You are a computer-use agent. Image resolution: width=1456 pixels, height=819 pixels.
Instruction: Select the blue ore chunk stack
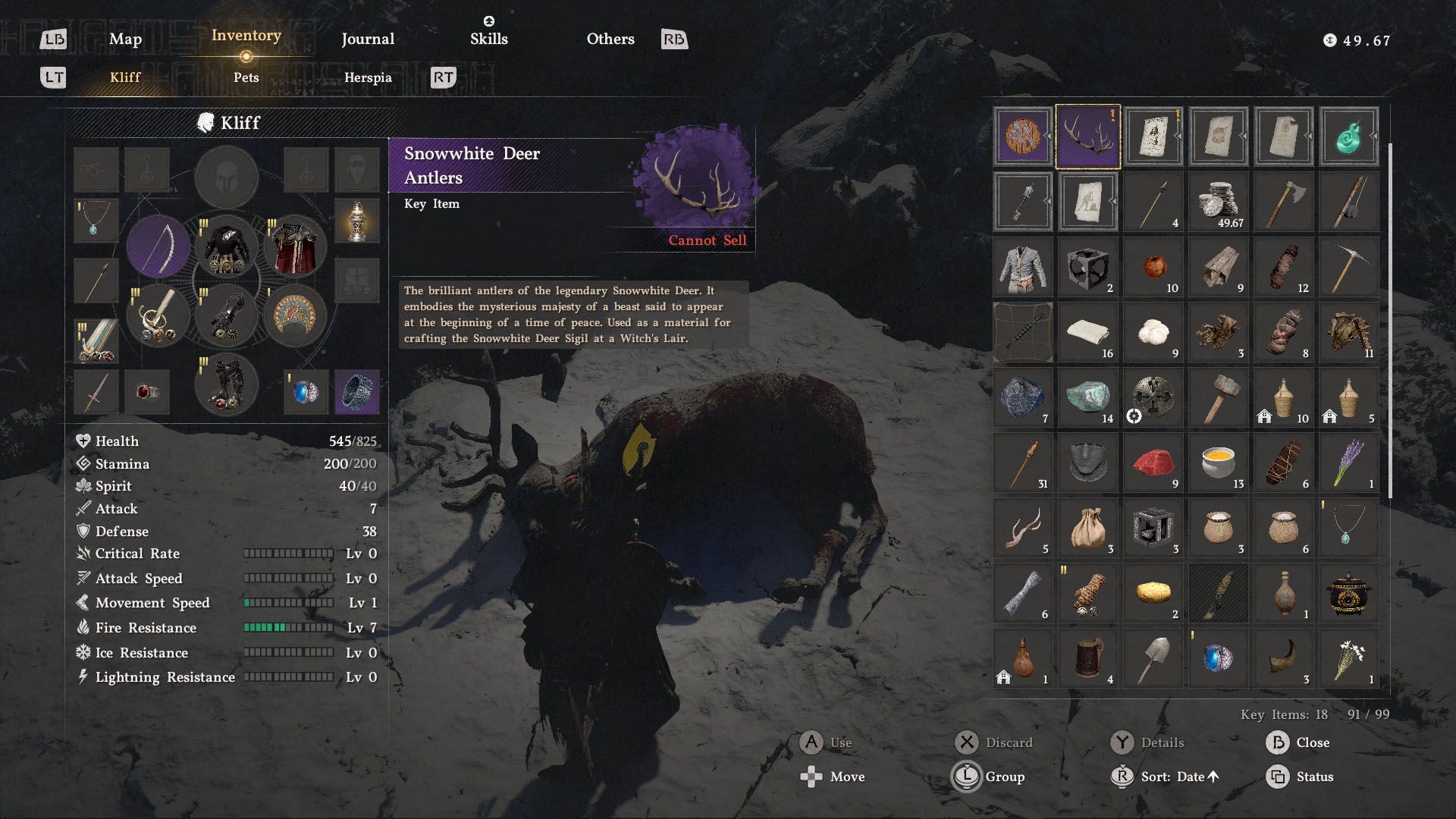[1023, 397]
